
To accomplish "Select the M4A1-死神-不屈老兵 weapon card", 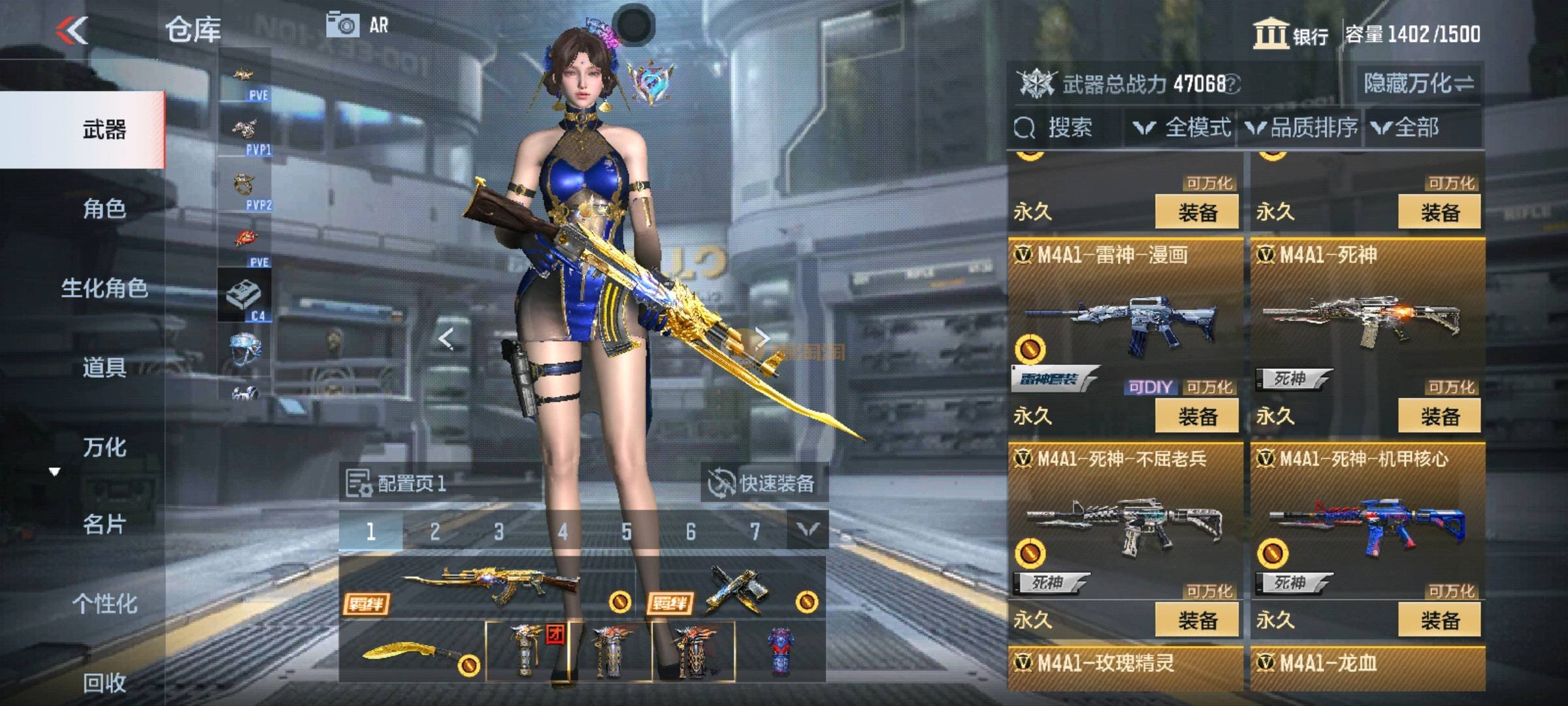I will 1125,516.
